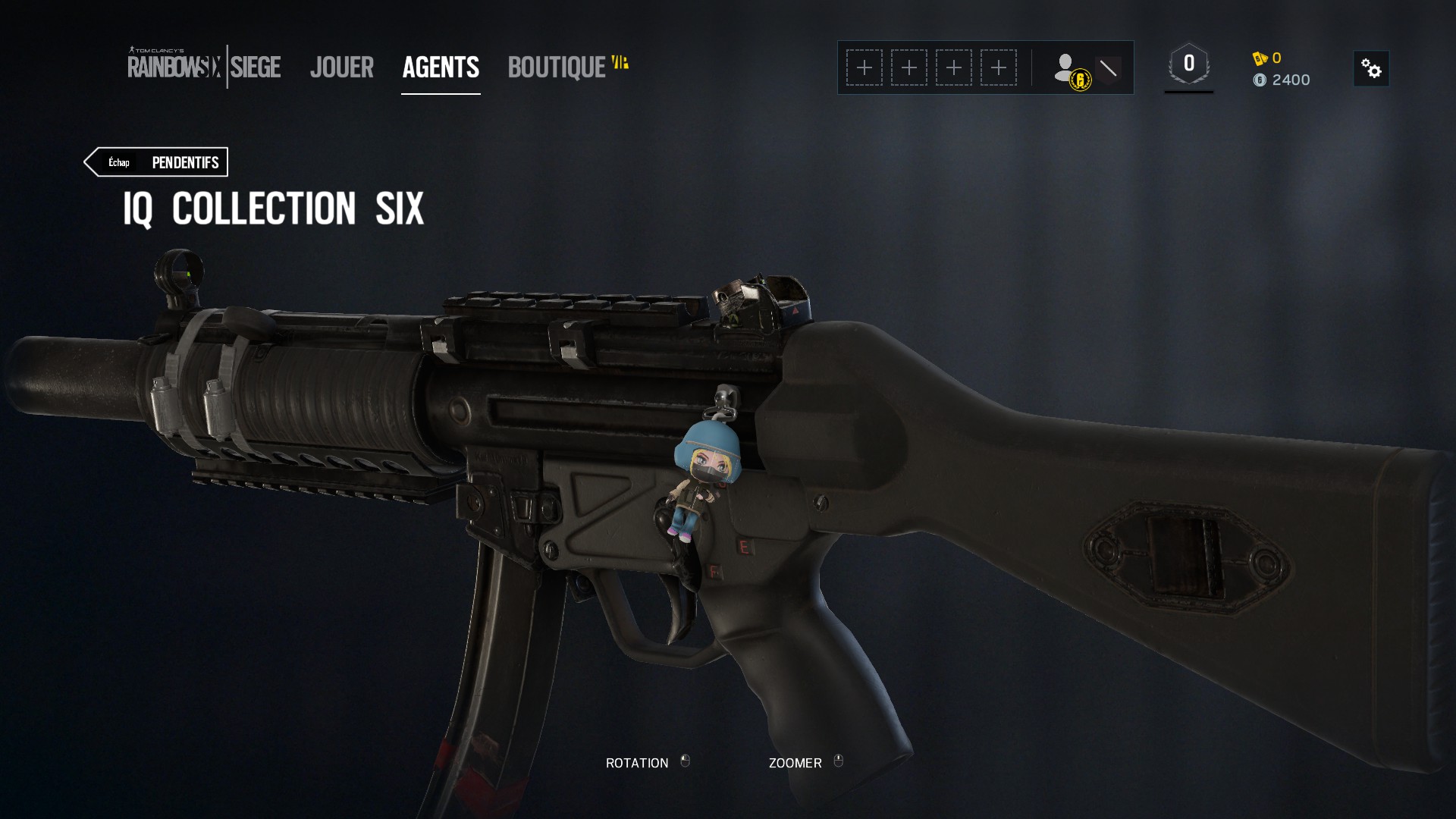This screenshot has width=1456, height=819.
Task: Click the Rainbow Six Siege logo
Action: [204, 66]
